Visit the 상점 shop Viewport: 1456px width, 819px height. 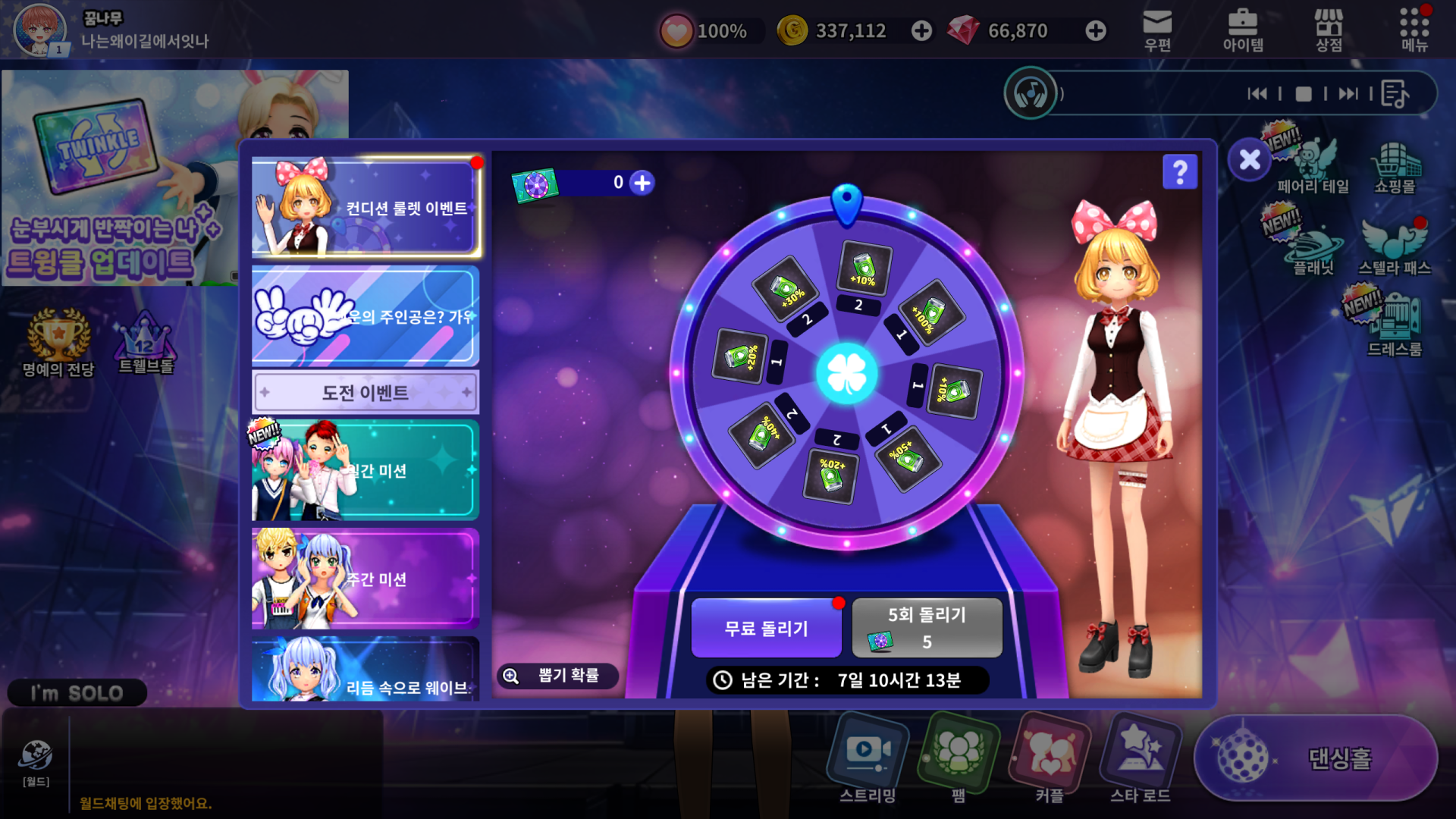click(1329, 30)
